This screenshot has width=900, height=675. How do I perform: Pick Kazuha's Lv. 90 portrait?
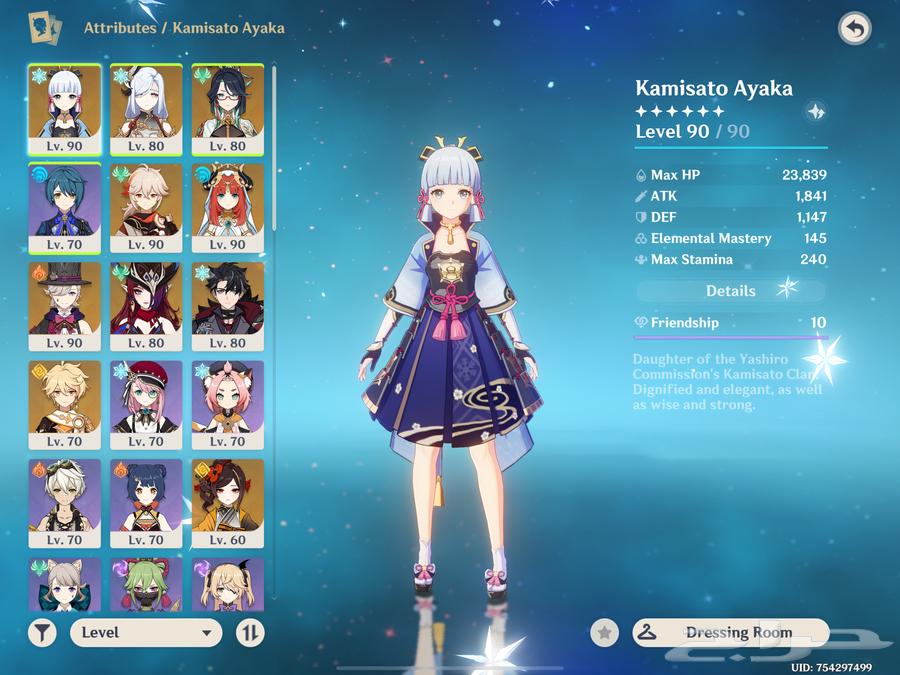[x=146, y=207]
